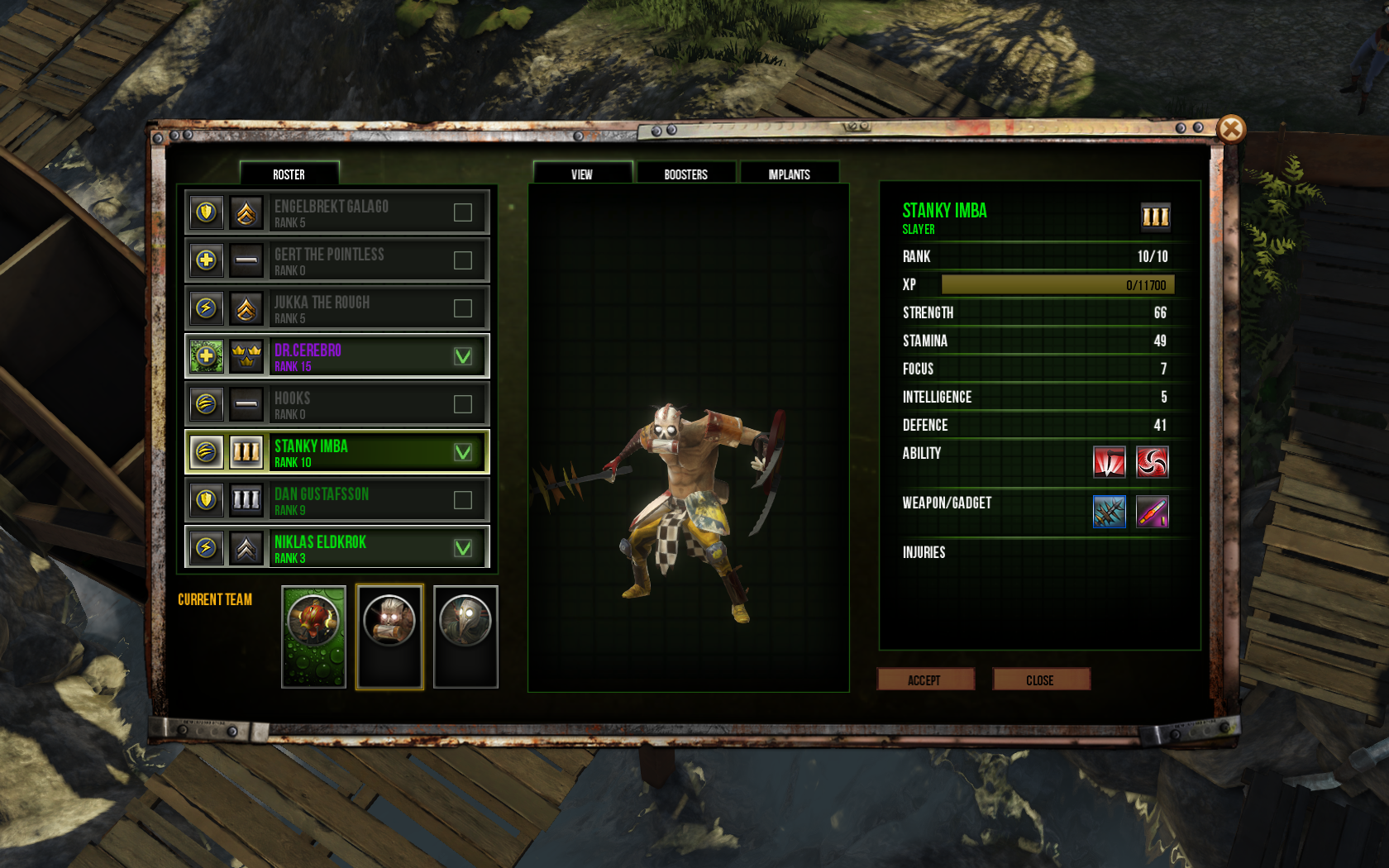Tick the checkbox for Engelbrekt Galago
This screenshot has height=868, width=1389.
point(463,212)
